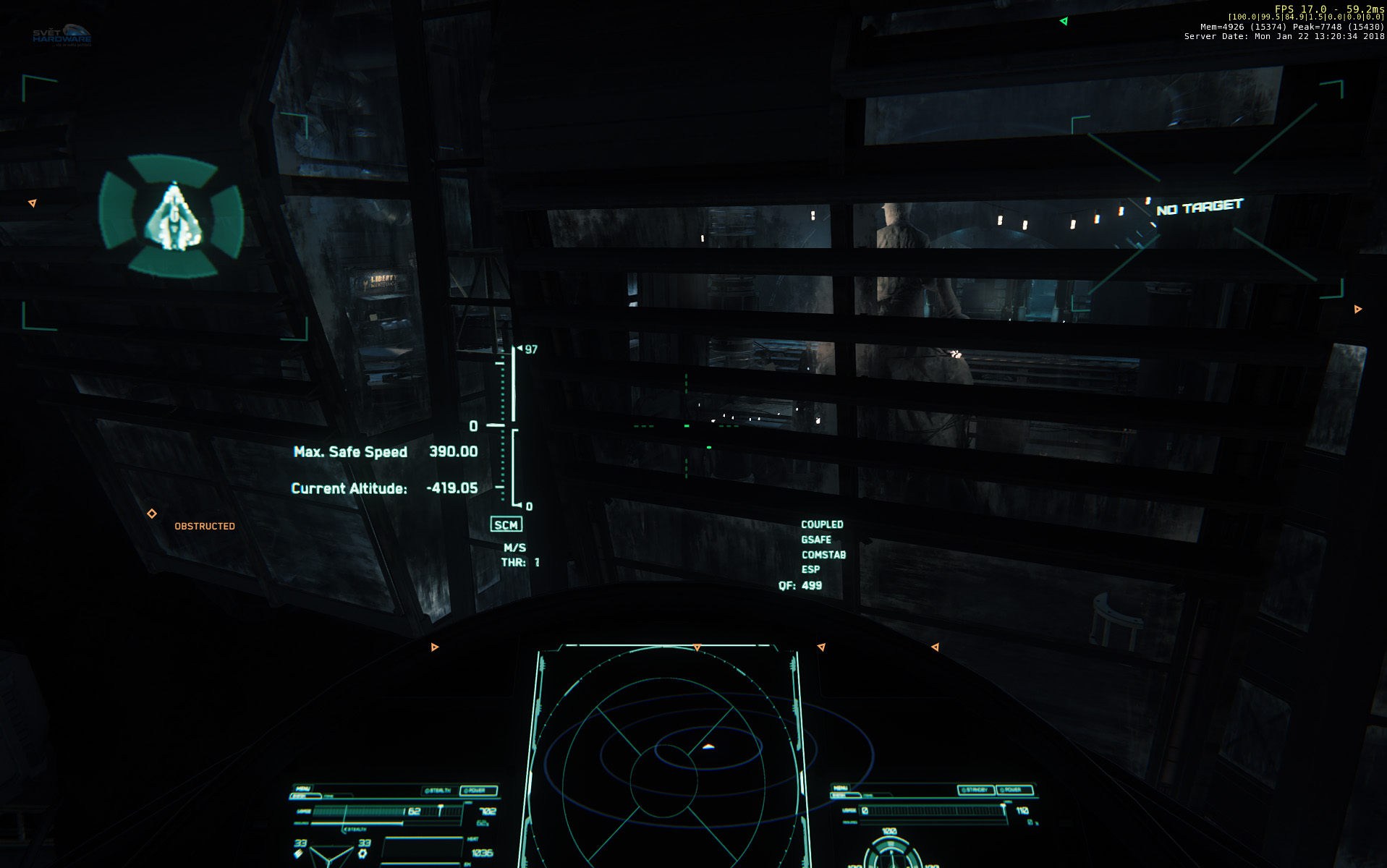The height and width of the screenshot is (868, 1387).
Task: Toggle the STEALTH button on the power display
Action: [438, 790]
